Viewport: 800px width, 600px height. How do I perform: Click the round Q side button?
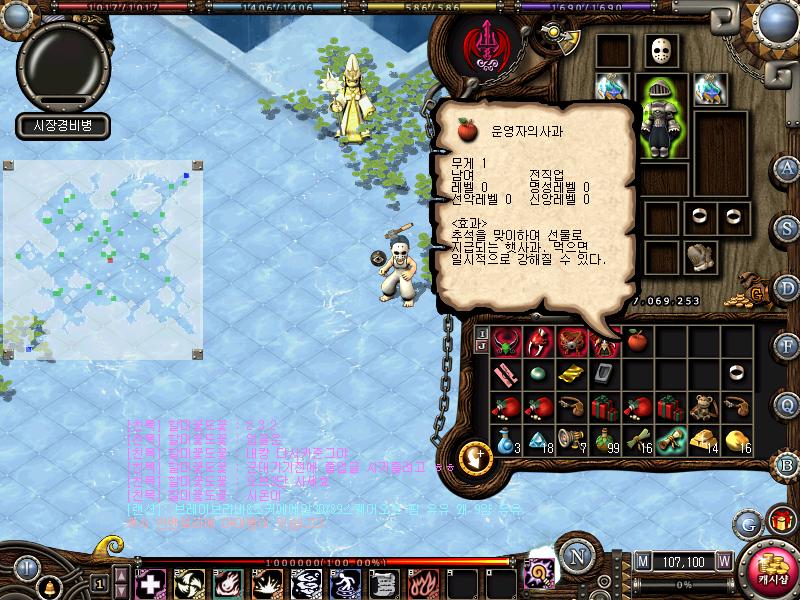click(x=787, y=404)
